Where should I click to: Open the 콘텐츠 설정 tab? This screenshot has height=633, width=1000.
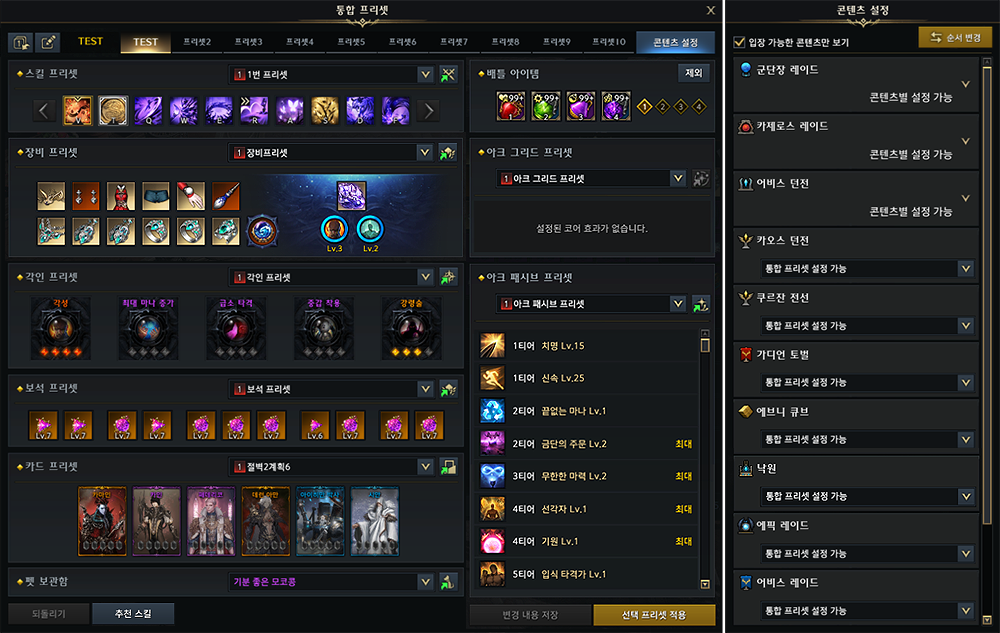point(676,42)
